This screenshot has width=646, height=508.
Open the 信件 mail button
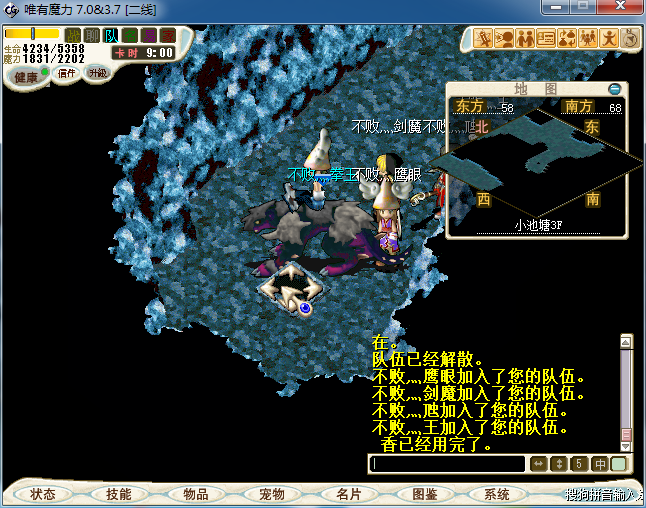point(67,73)
